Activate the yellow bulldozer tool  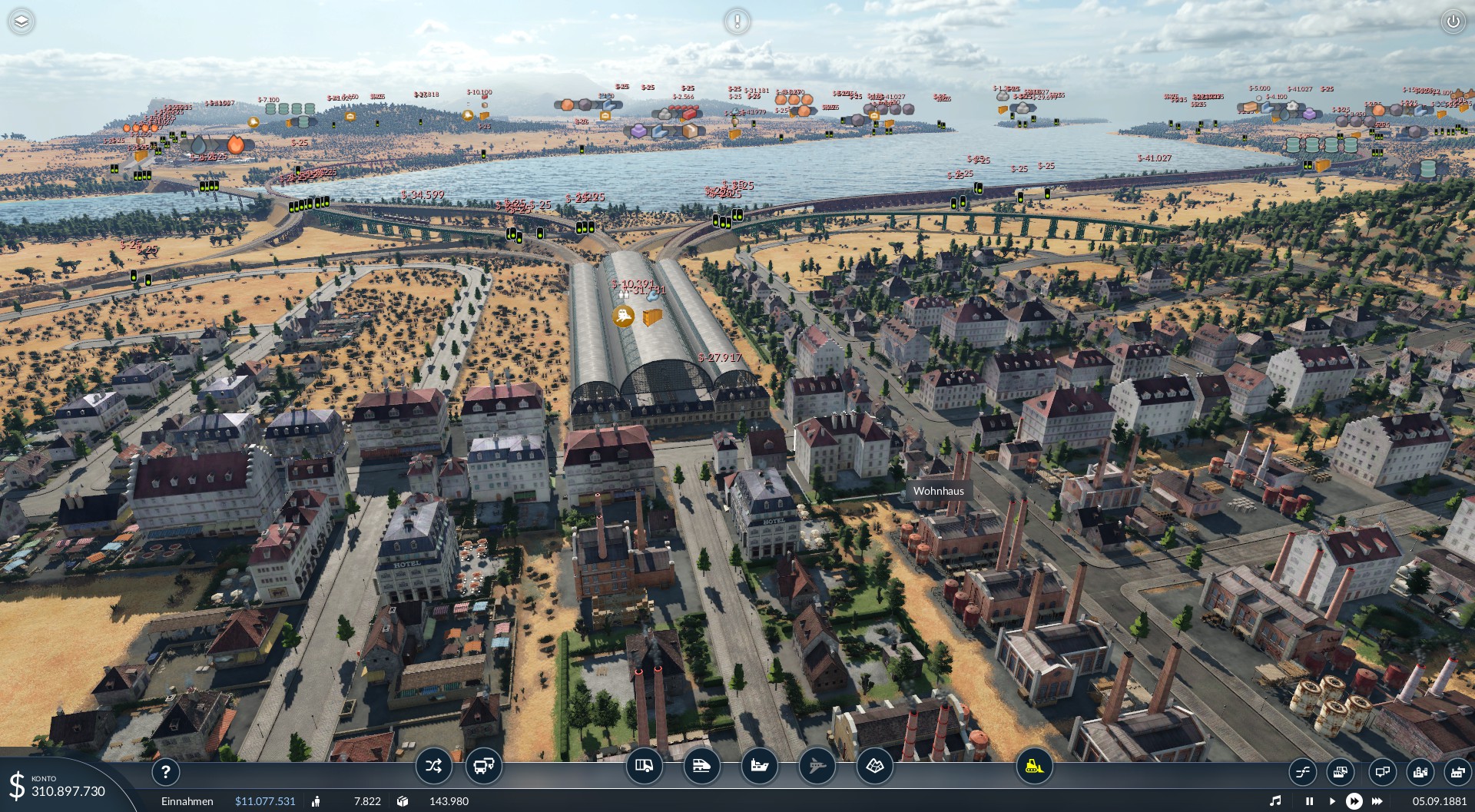point(1034,766)
